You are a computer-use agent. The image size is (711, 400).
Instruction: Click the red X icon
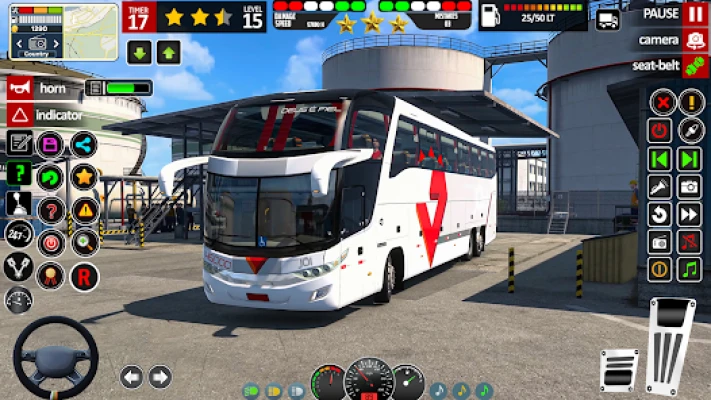(661, 102)
